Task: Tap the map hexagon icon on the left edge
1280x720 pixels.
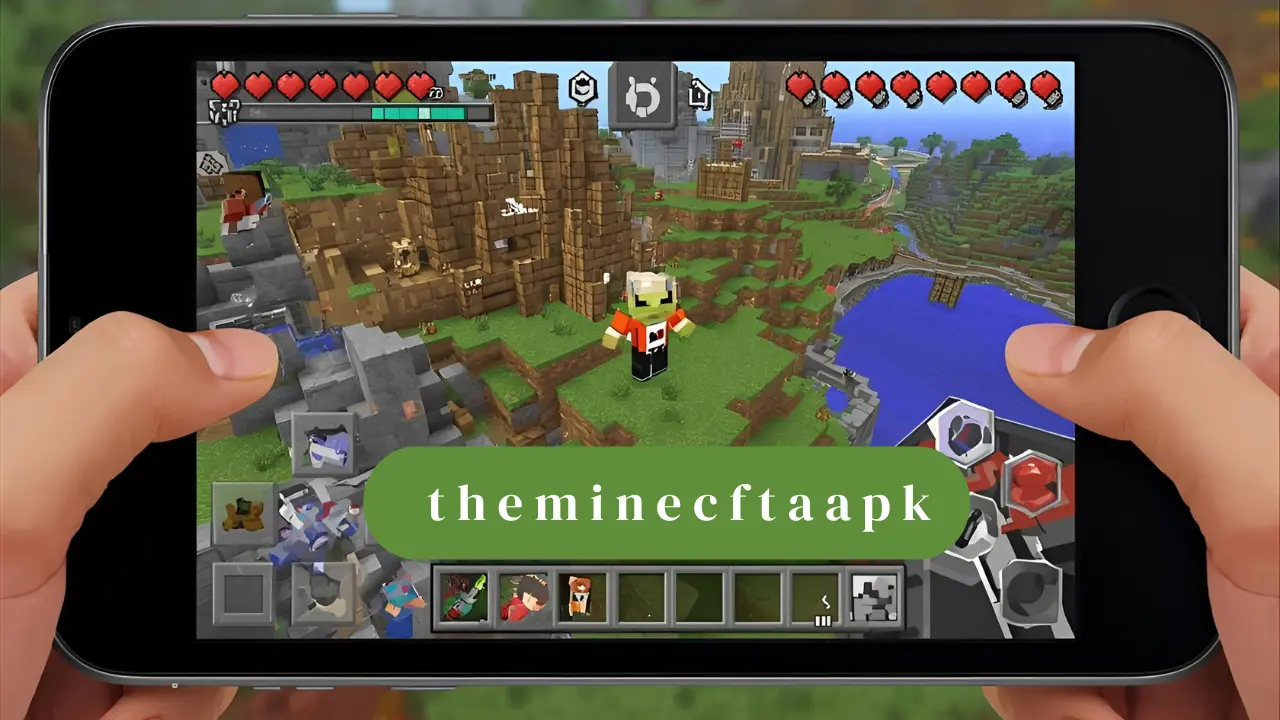Action: pyautogui.click(x=210, y=164)
